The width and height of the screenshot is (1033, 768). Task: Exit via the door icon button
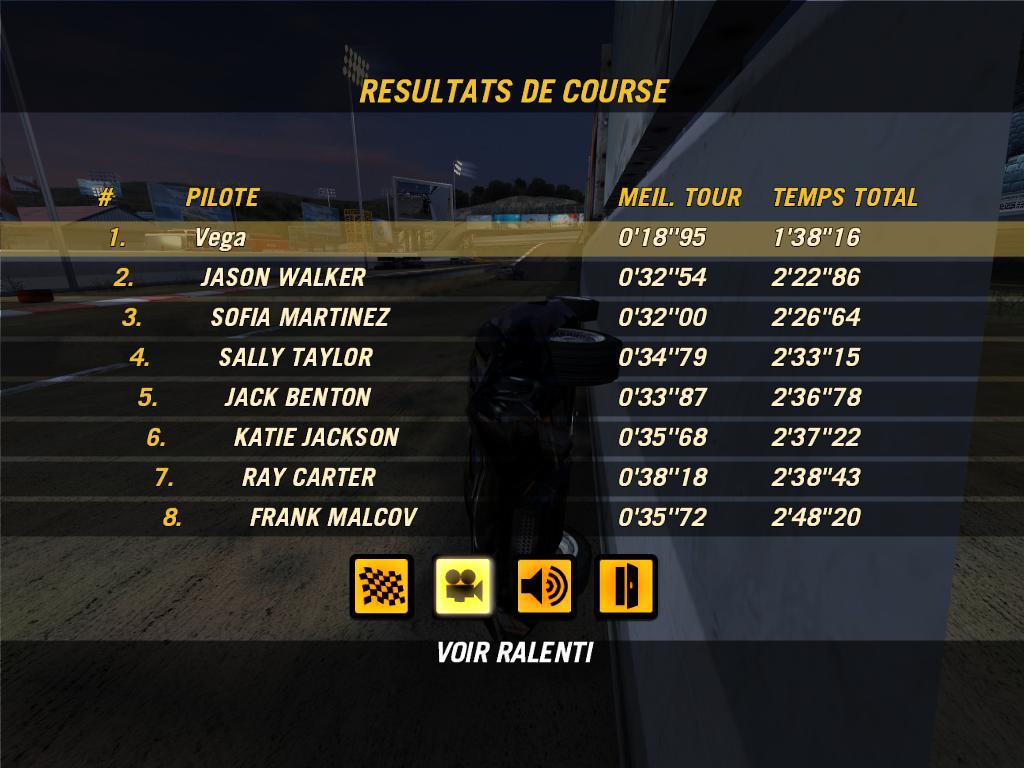tap(626, 586)
